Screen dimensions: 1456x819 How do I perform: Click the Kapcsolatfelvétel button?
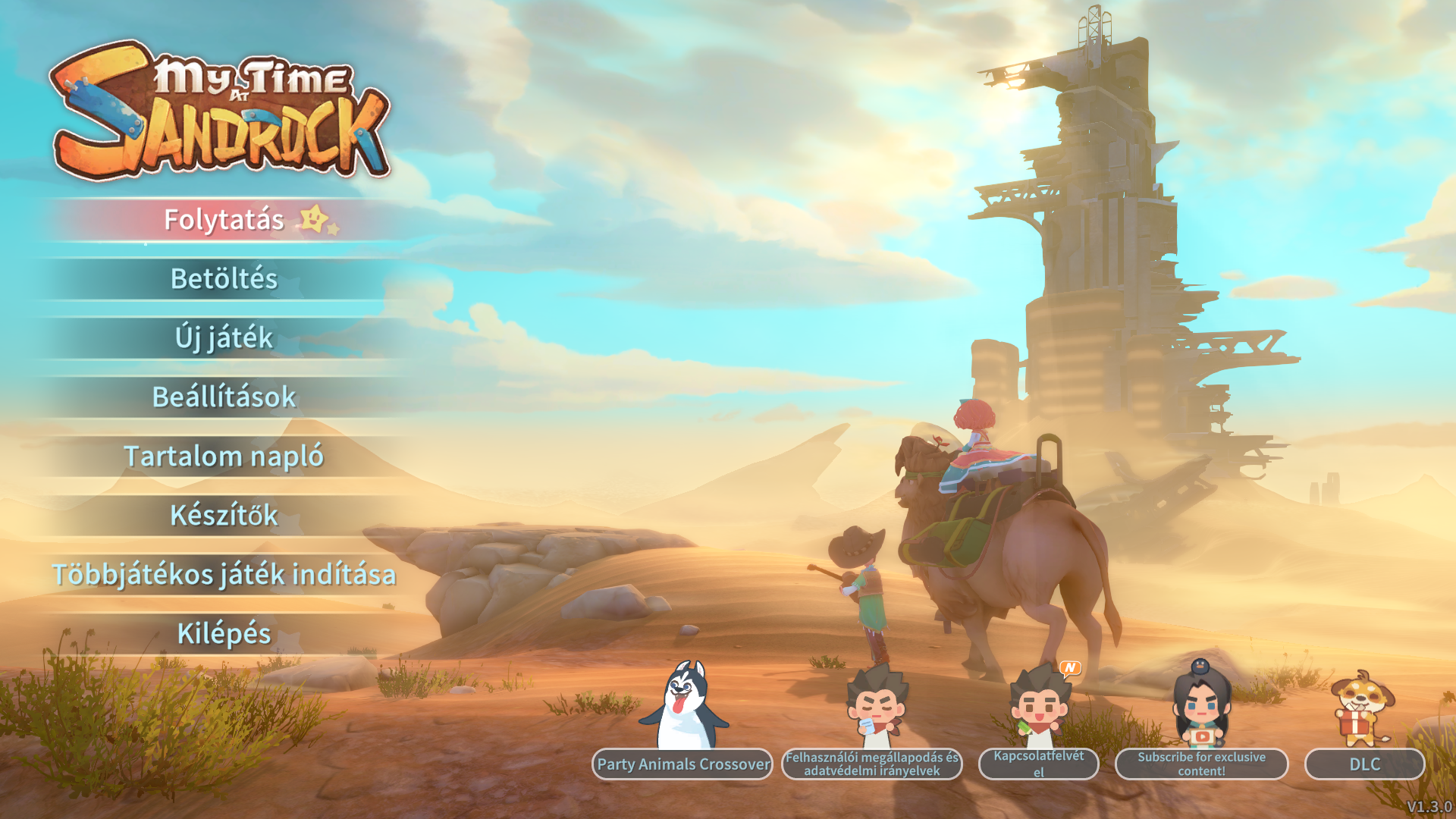click(1039, 764)
